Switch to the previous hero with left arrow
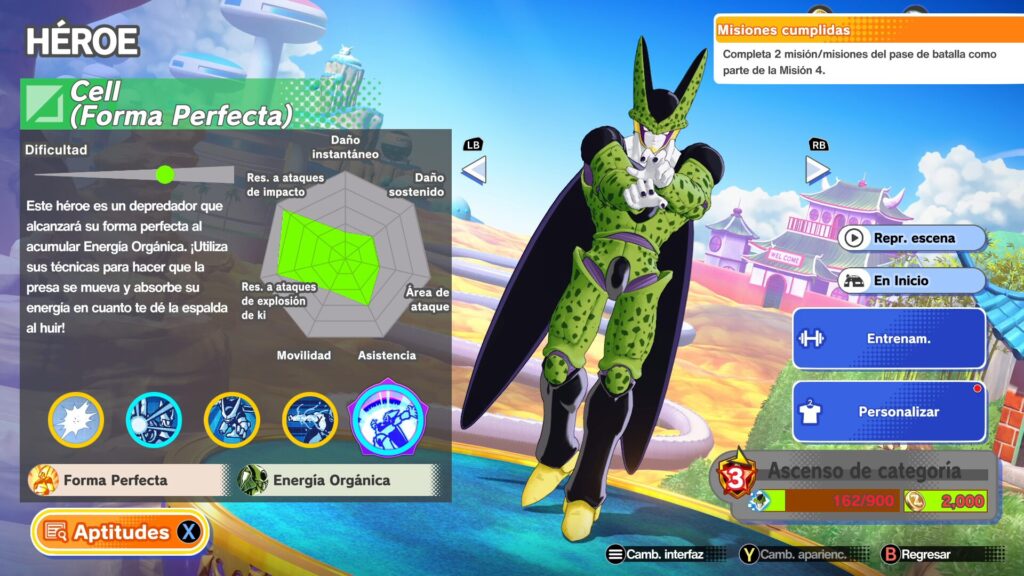This screenshot has height=576, width=1024. (474, 170)
